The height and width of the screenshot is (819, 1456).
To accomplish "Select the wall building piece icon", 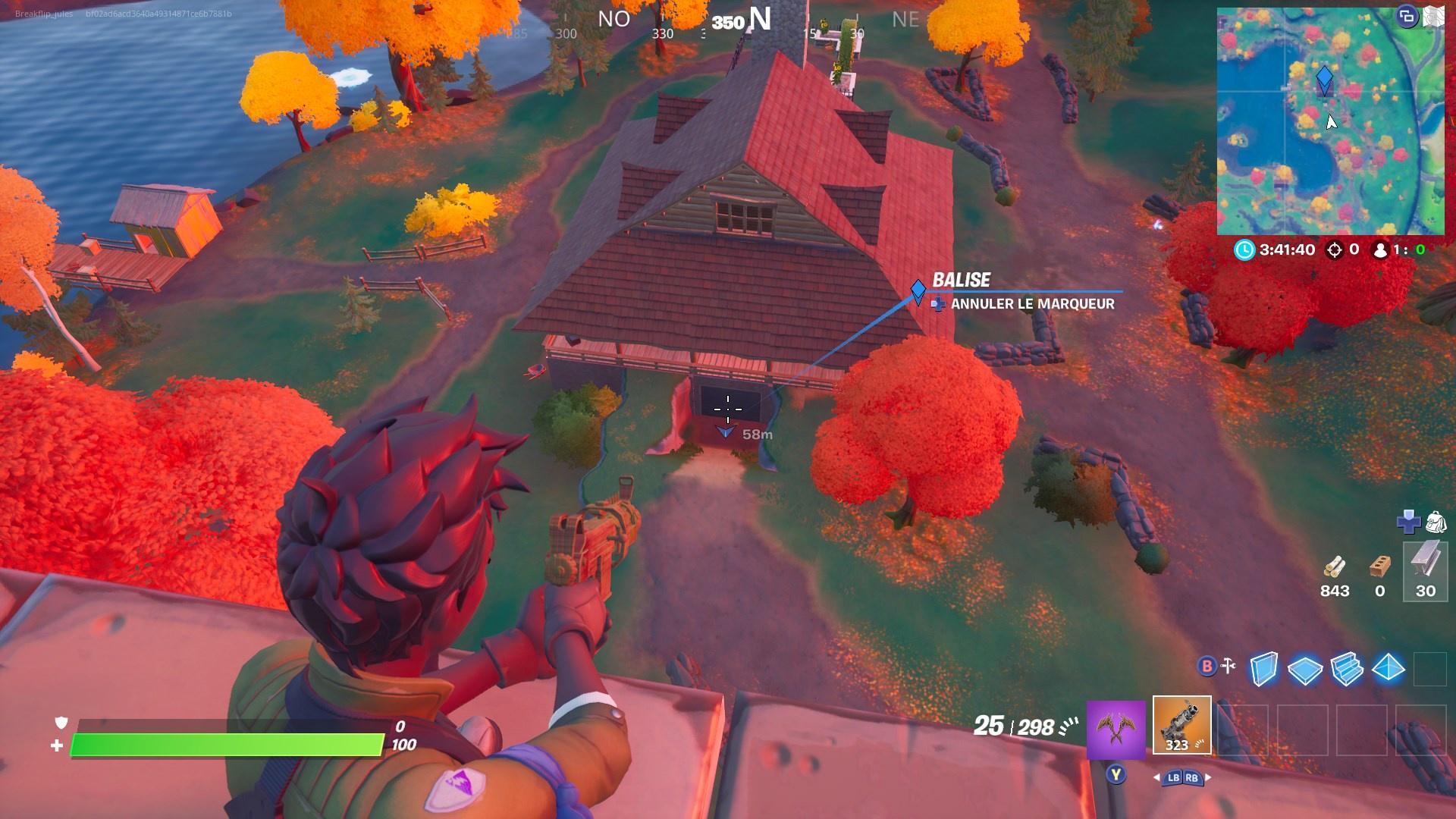I will (1263, 667).
